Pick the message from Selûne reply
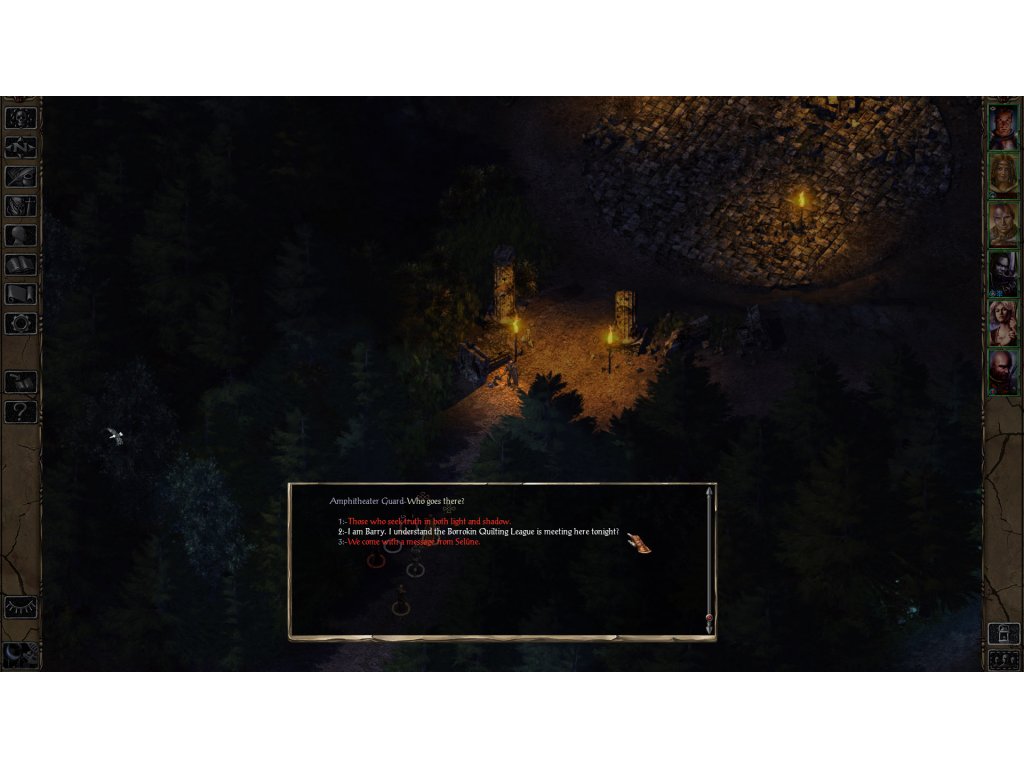 (414, 542)
